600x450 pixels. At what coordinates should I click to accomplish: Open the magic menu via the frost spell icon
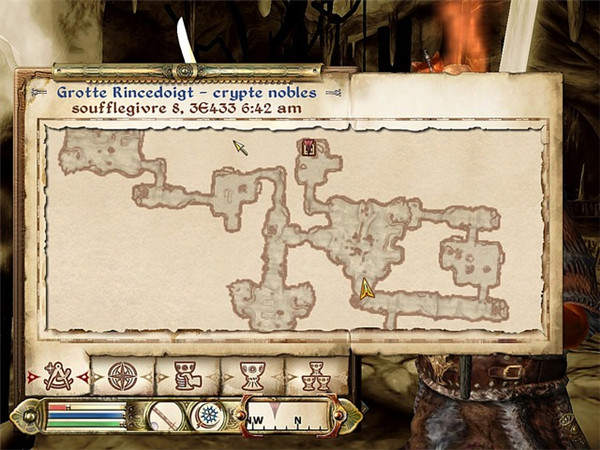208,415
